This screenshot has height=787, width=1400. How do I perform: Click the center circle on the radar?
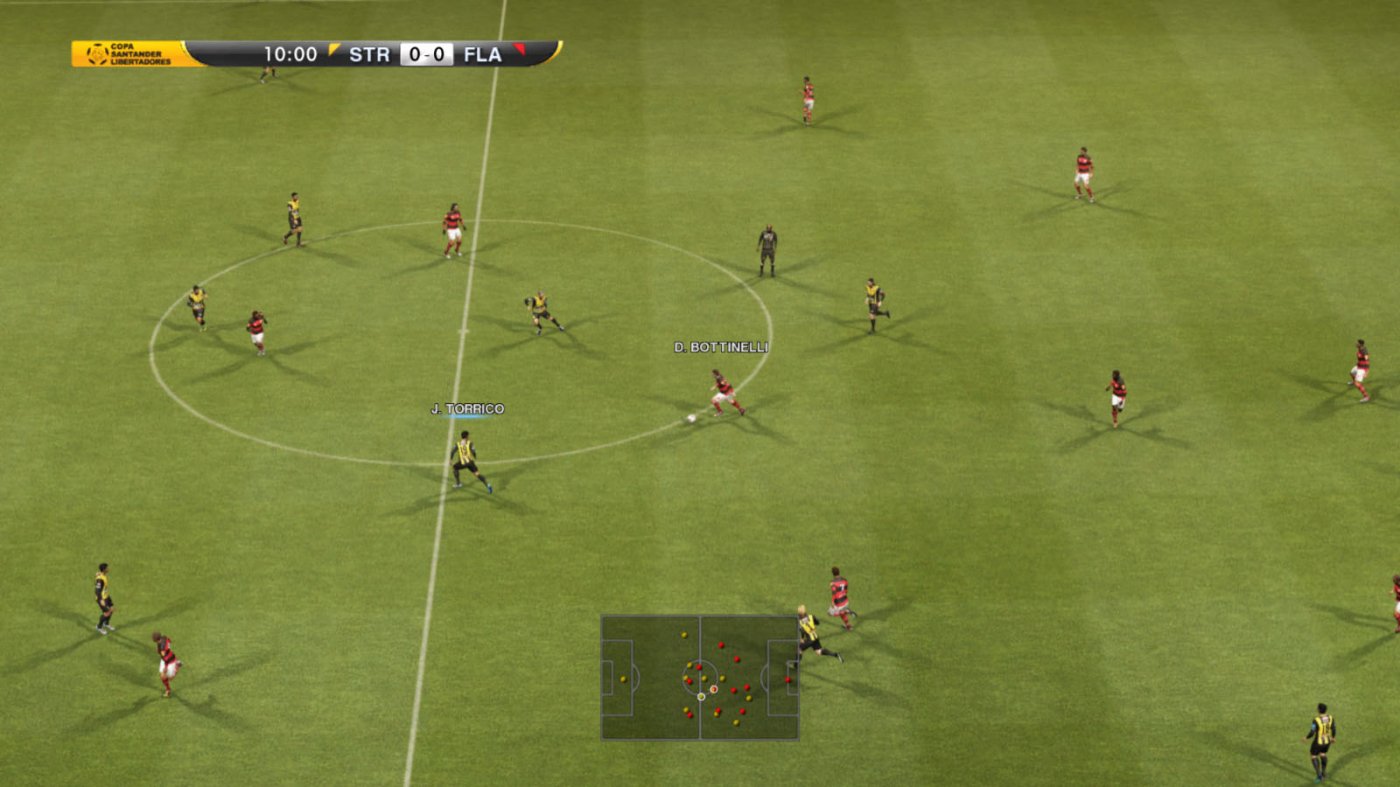tap(700, 679)
